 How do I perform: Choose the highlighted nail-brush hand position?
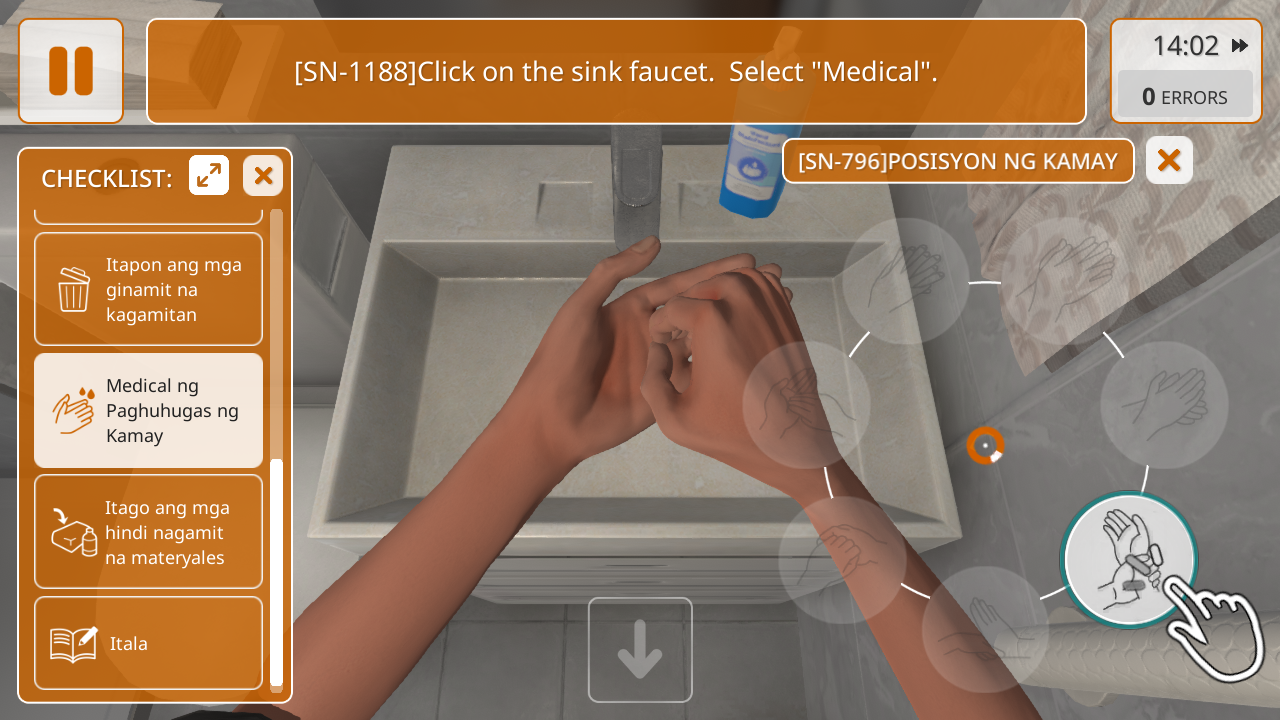pos(1129,561)
